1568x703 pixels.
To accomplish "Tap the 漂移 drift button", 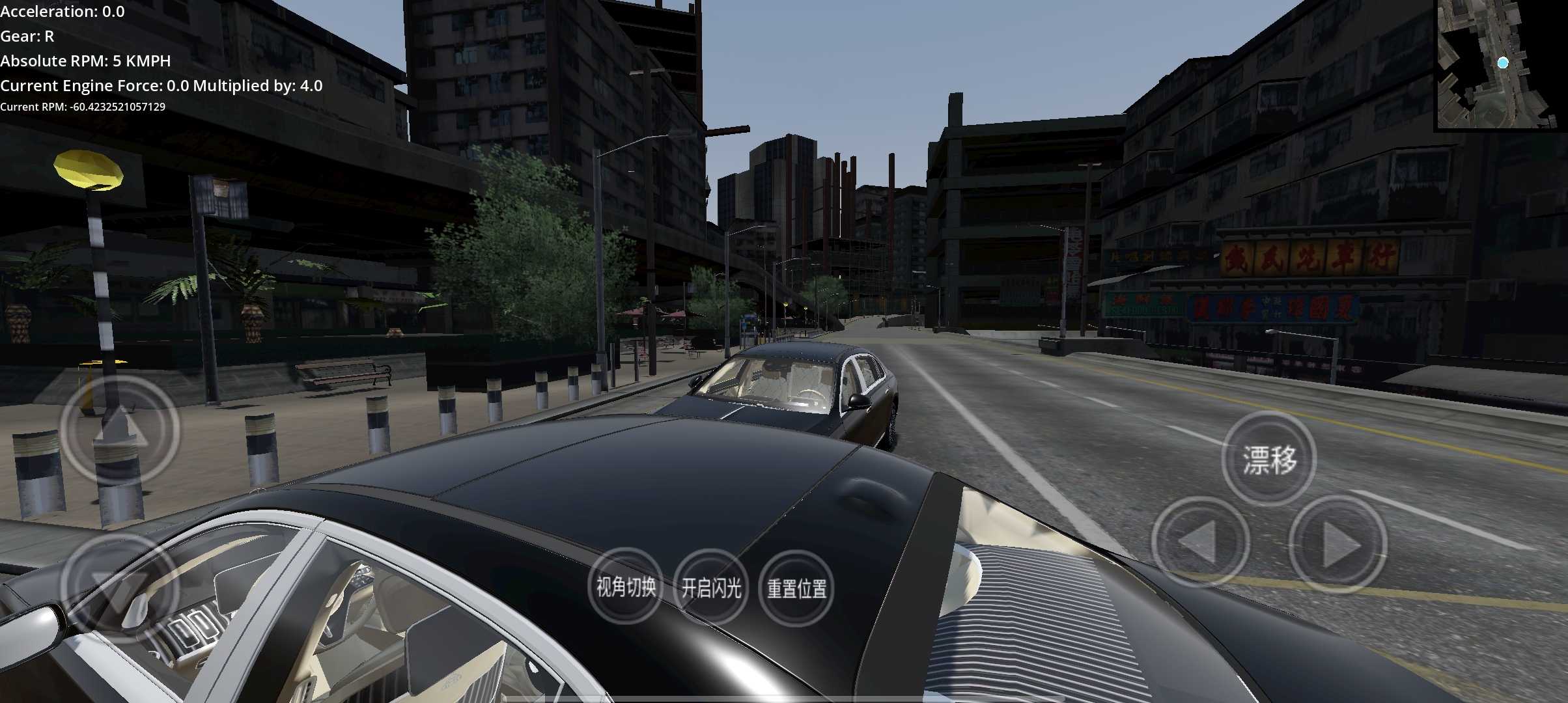I will [x=1268, y=460].
